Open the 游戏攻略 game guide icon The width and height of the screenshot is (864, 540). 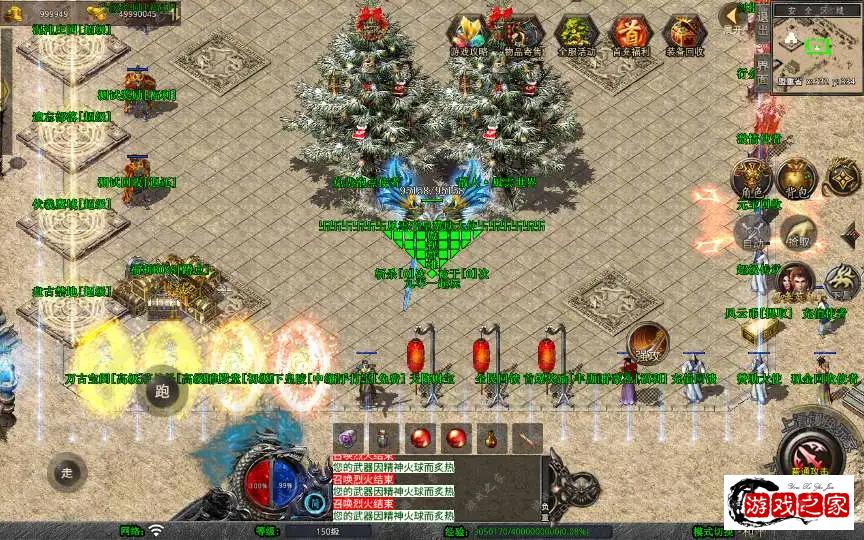point(468,36)
